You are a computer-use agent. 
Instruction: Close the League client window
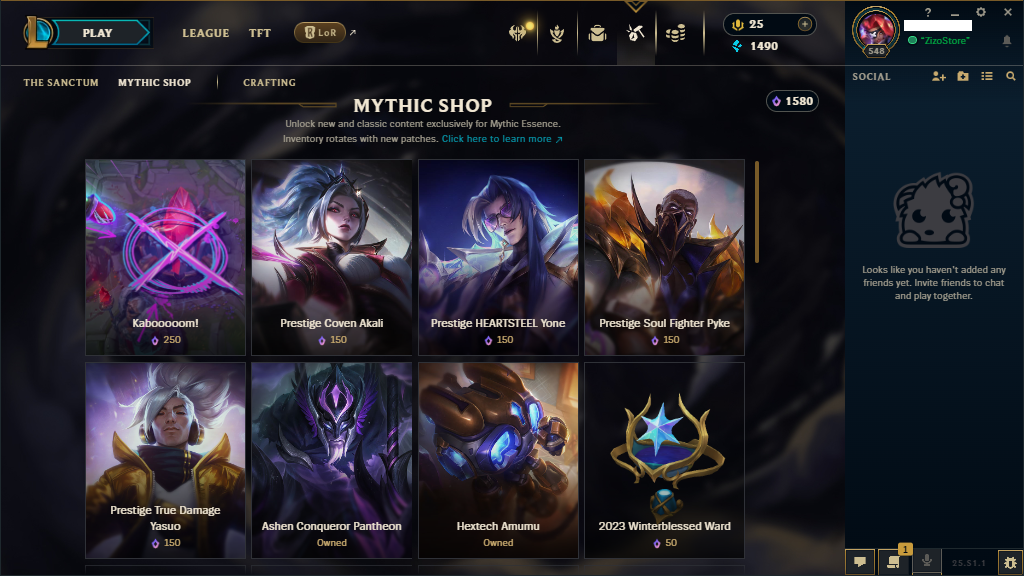tap(1006, 12)
